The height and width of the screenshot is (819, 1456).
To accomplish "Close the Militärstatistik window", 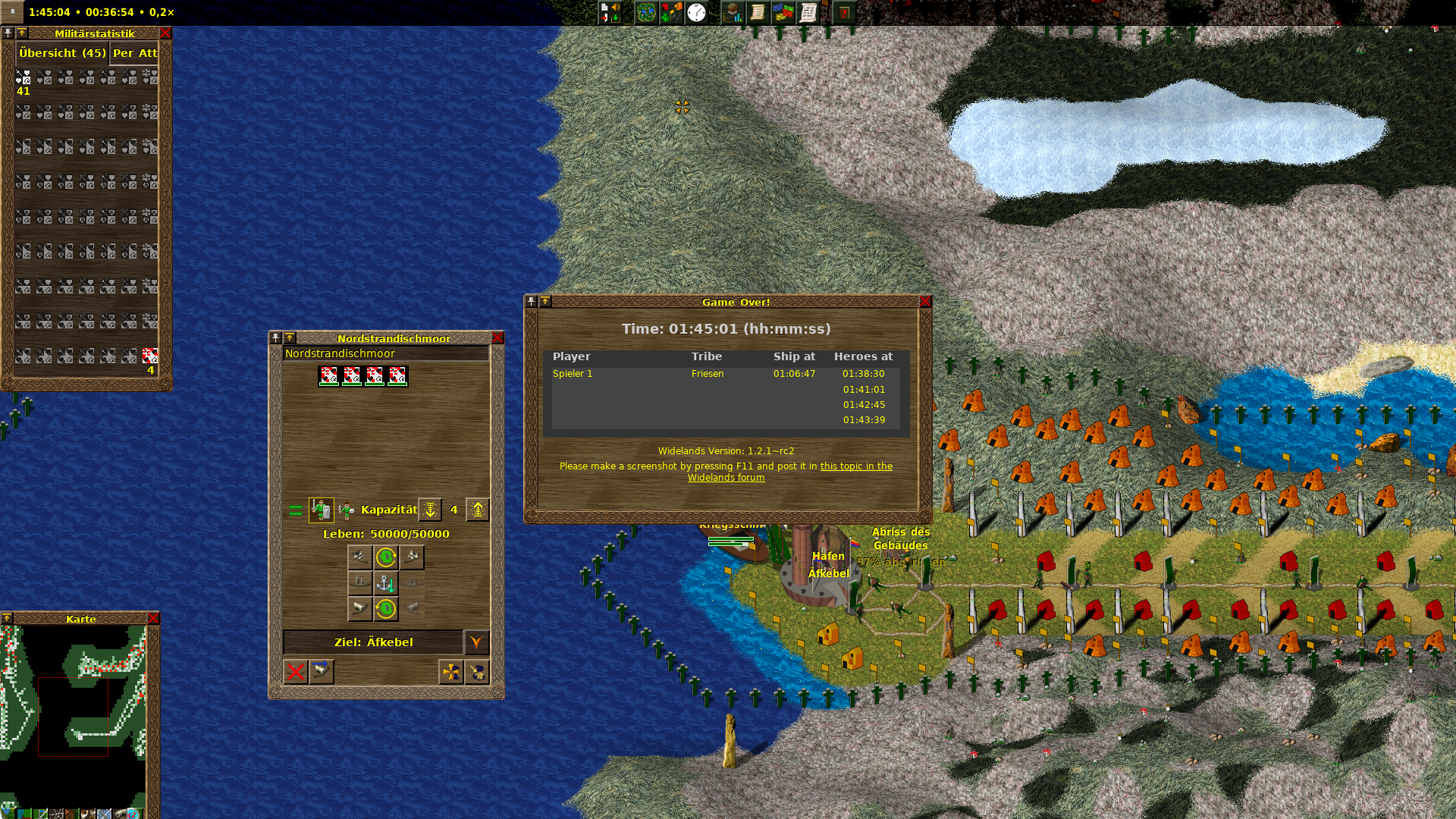I will (165, 33).
